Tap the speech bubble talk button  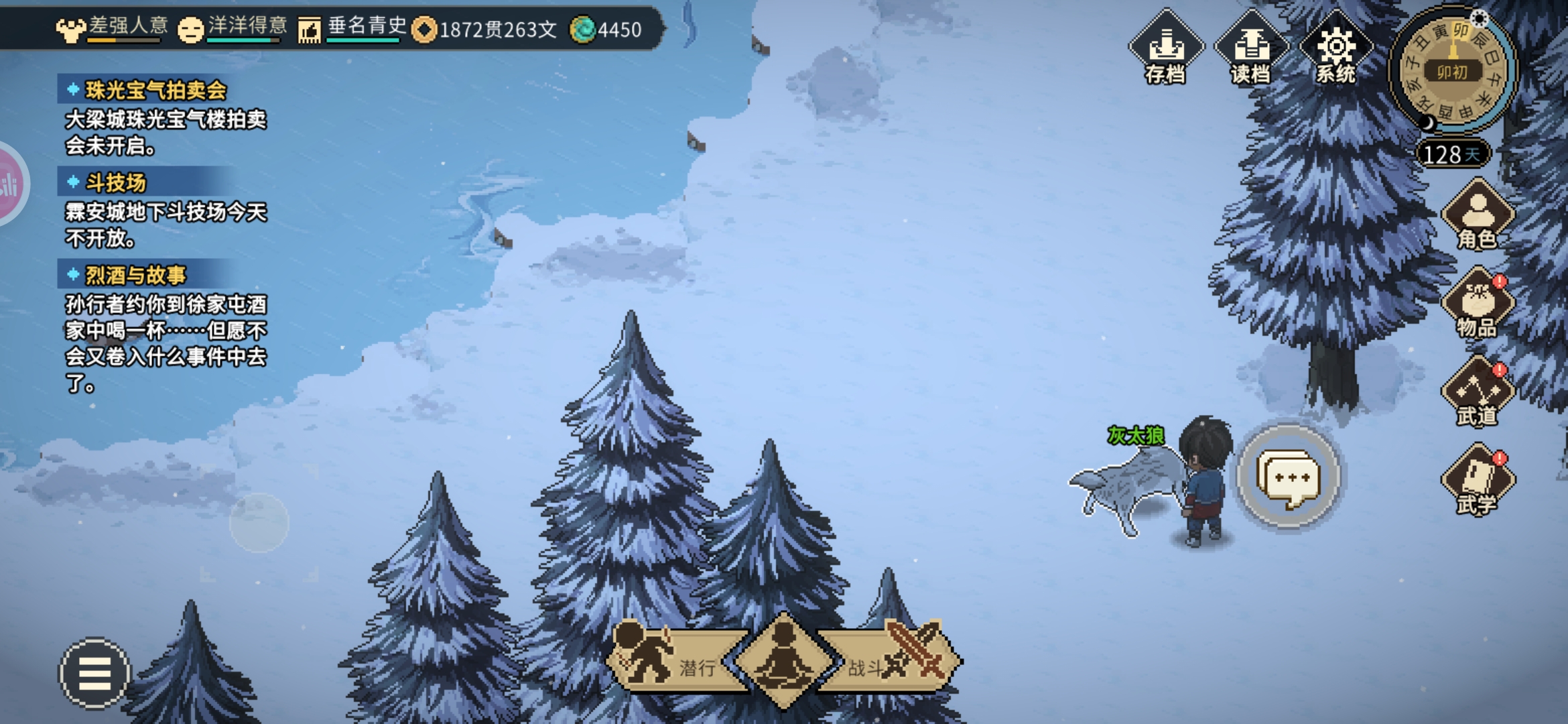[1288, 477]
